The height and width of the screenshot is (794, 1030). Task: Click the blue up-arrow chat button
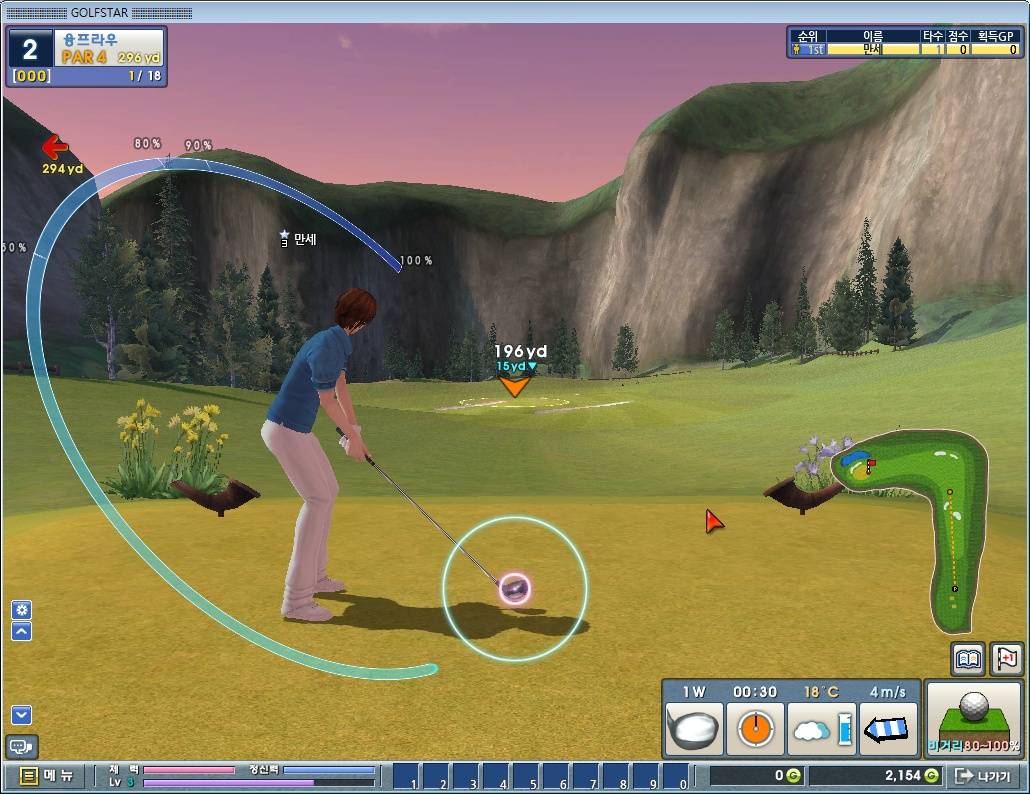21,631
